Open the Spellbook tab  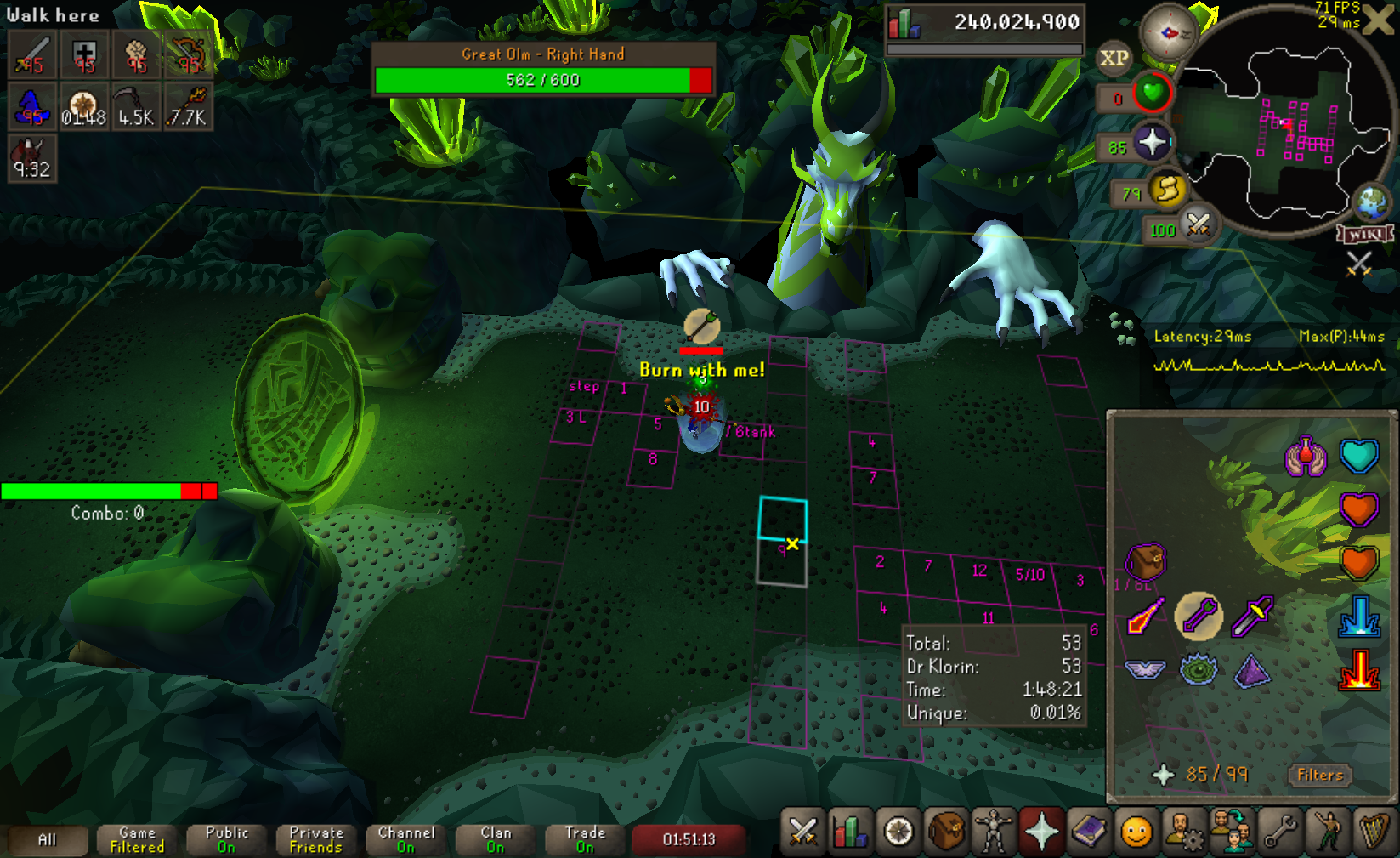point(1089,832)
